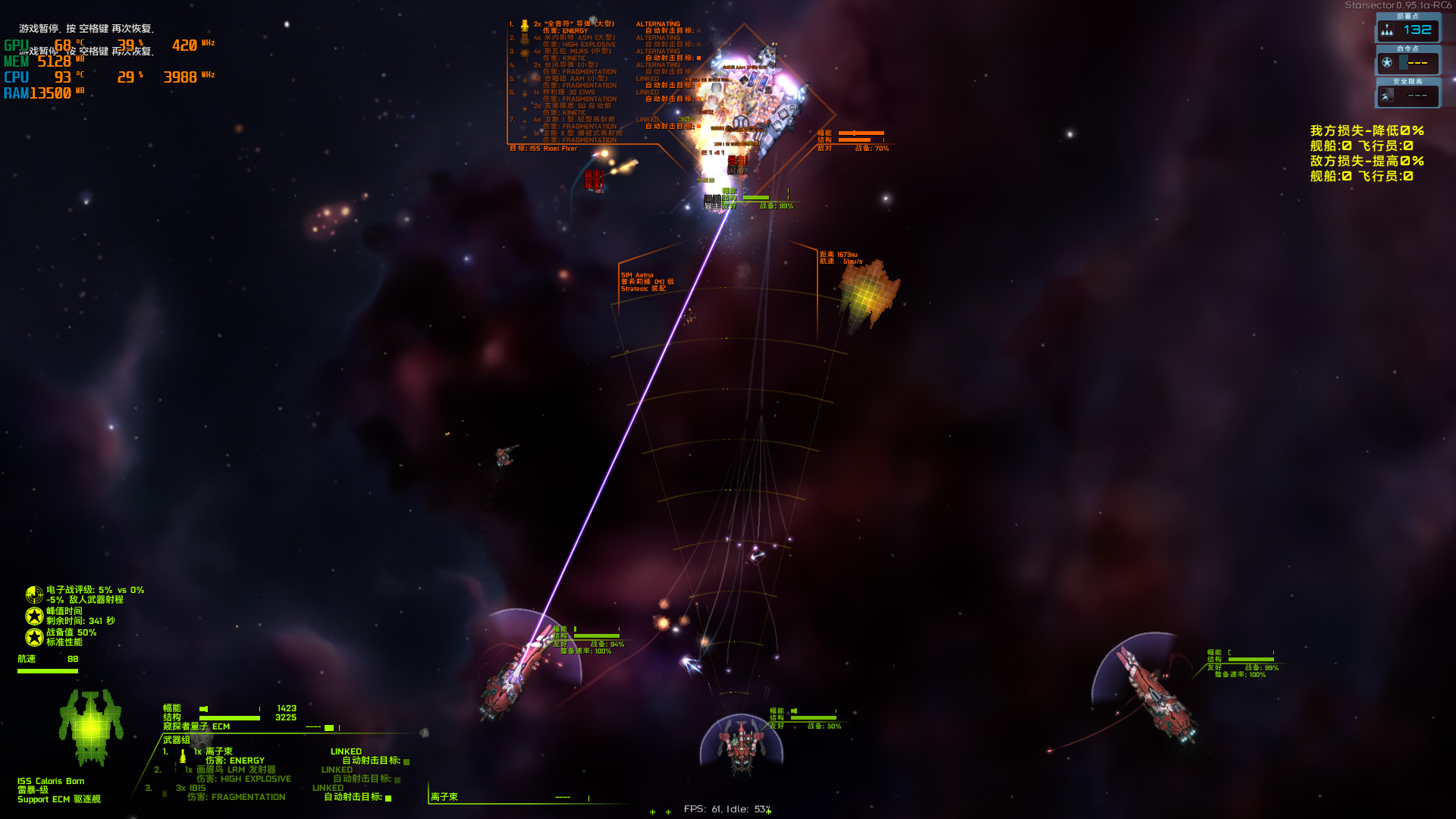Image resolution: width=1456 pixels, height=819 pixels.
Task: Click the 命令点 command points star icon
Action: (x=1387, y=63)
